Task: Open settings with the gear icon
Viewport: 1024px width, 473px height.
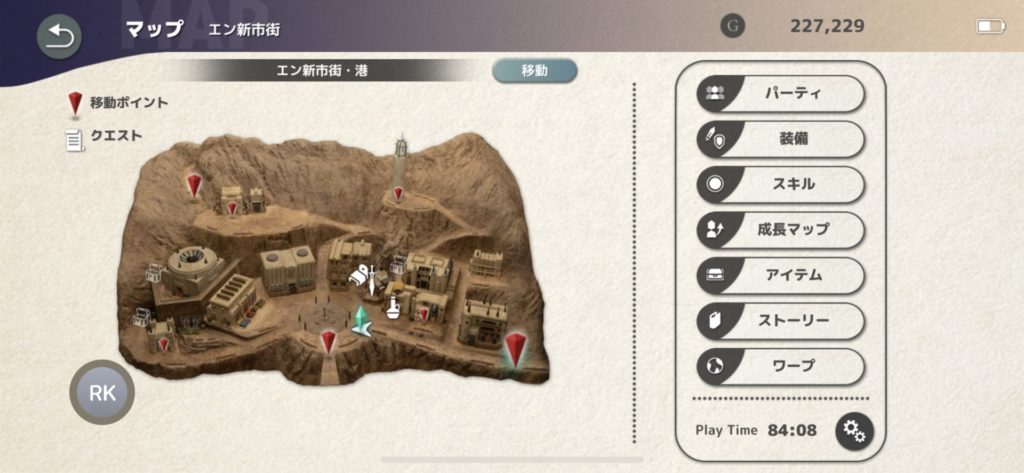Action: click(854, 431)
